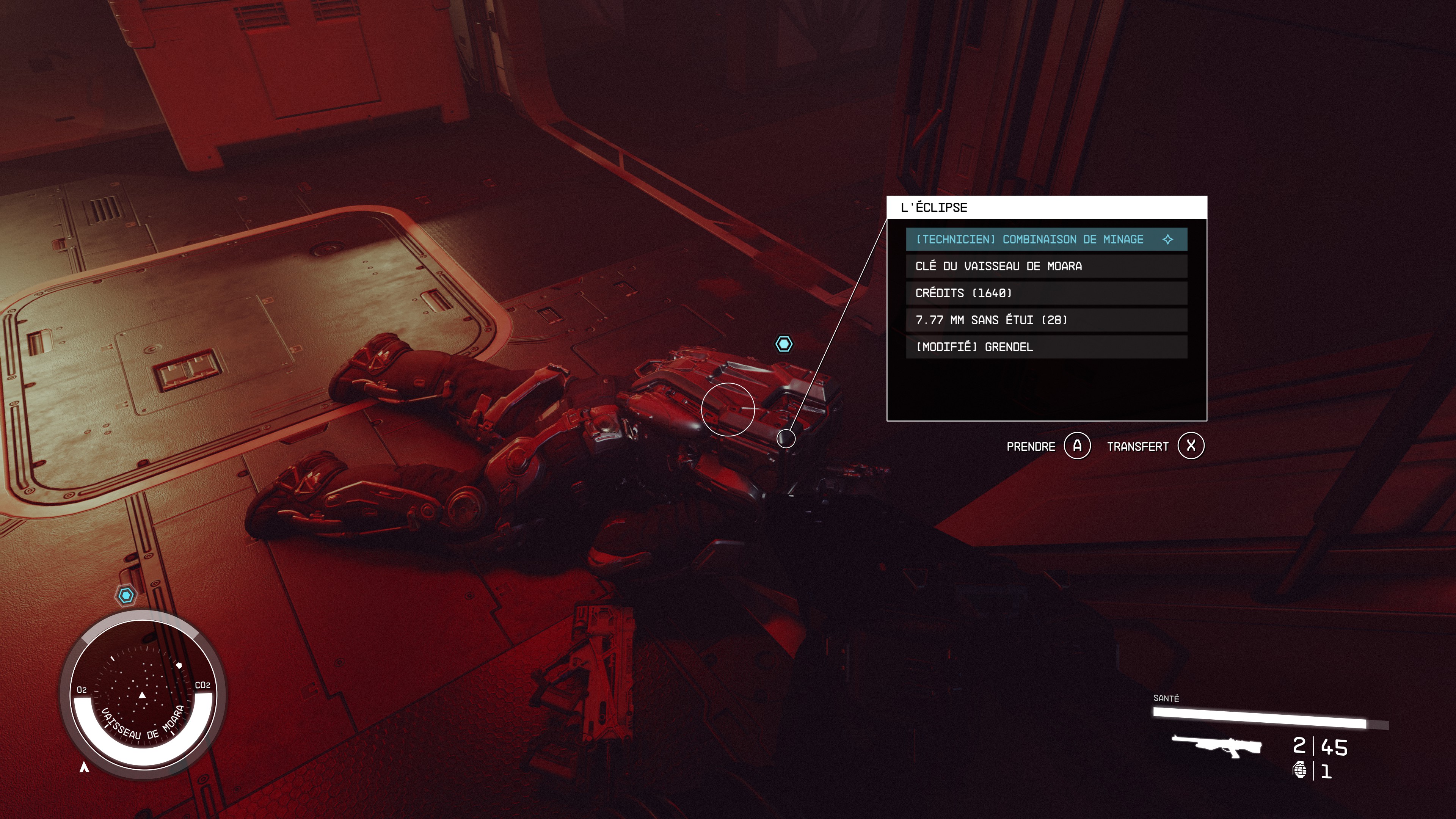Take the item using PRENDRE

pyautogui.click(x=1031, y=446)
